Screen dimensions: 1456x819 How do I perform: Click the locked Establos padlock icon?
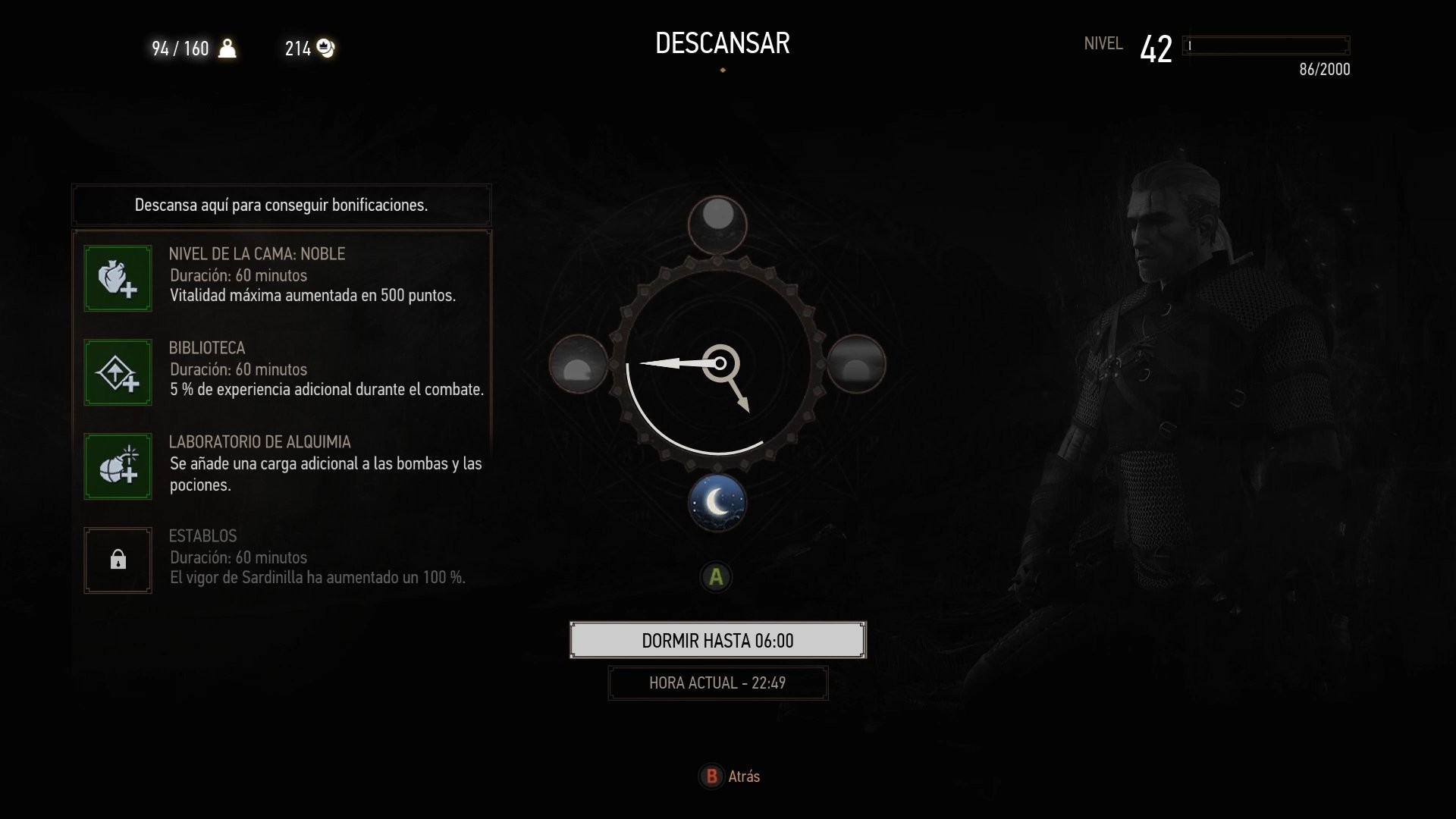tap(118, 560)
